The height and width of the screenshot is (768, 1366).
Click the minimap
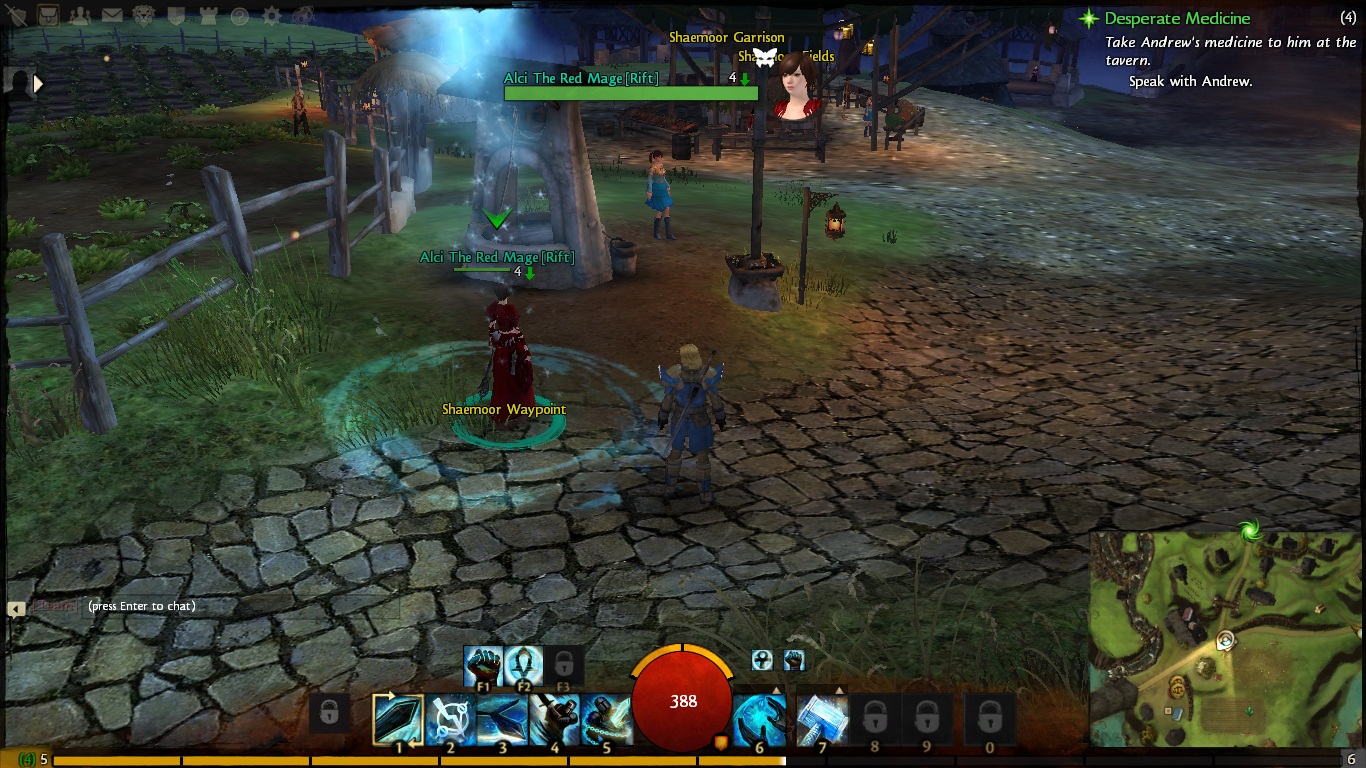click(x=1226, y=638)
